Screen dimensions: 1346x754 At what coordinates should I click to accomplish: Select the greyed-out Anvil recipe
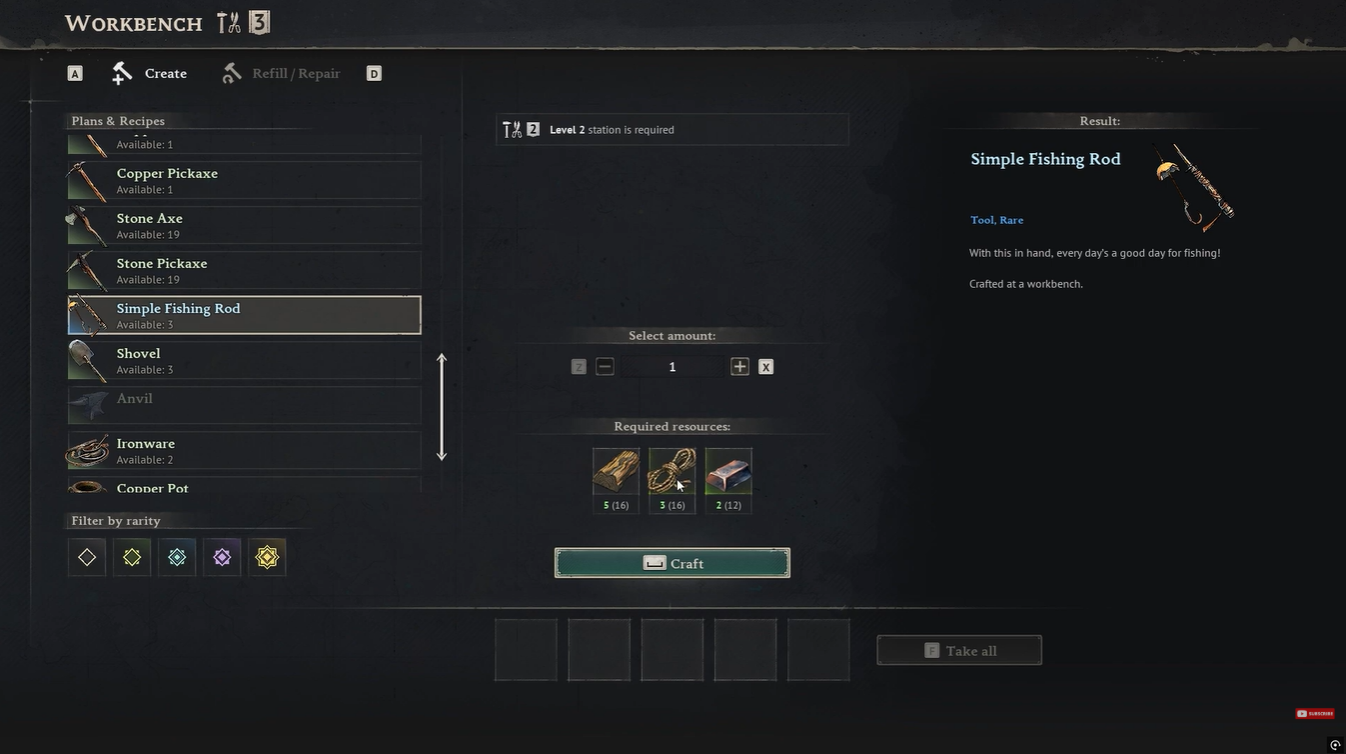(x=244, y=404)
